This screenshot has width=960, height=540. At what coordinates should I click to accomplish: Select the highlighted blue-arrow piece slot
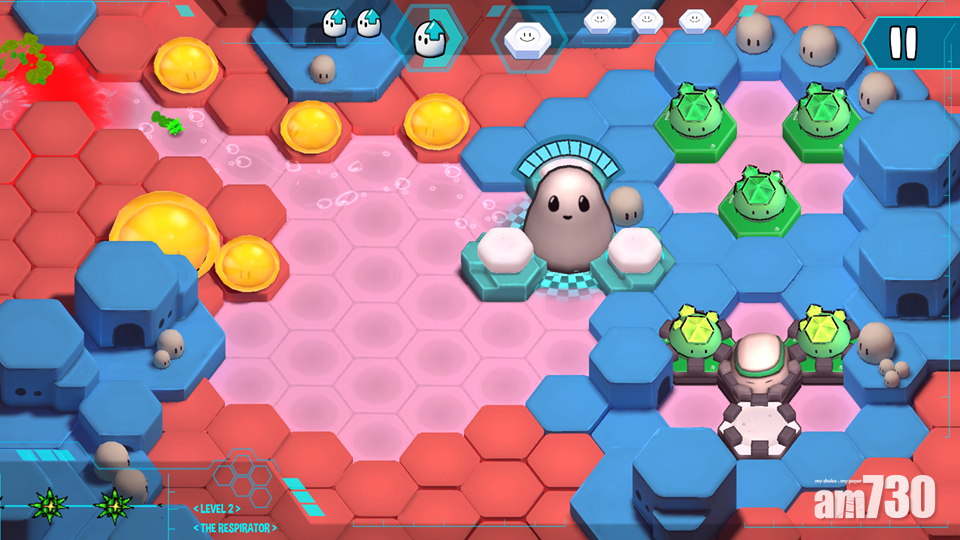[430, 37]
